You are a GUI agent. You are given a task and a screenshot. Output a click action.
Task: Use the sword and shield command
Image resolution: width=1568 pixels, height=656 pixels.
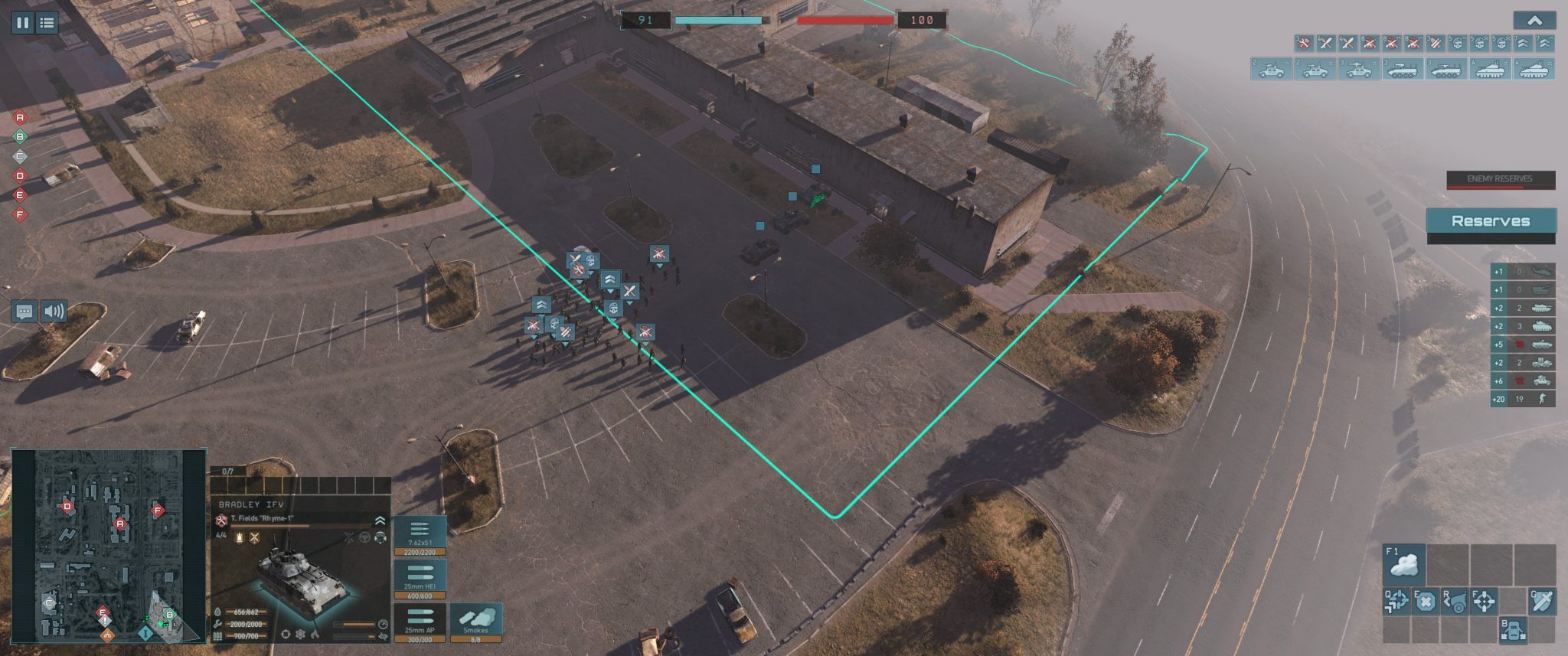click(1542, 602)
